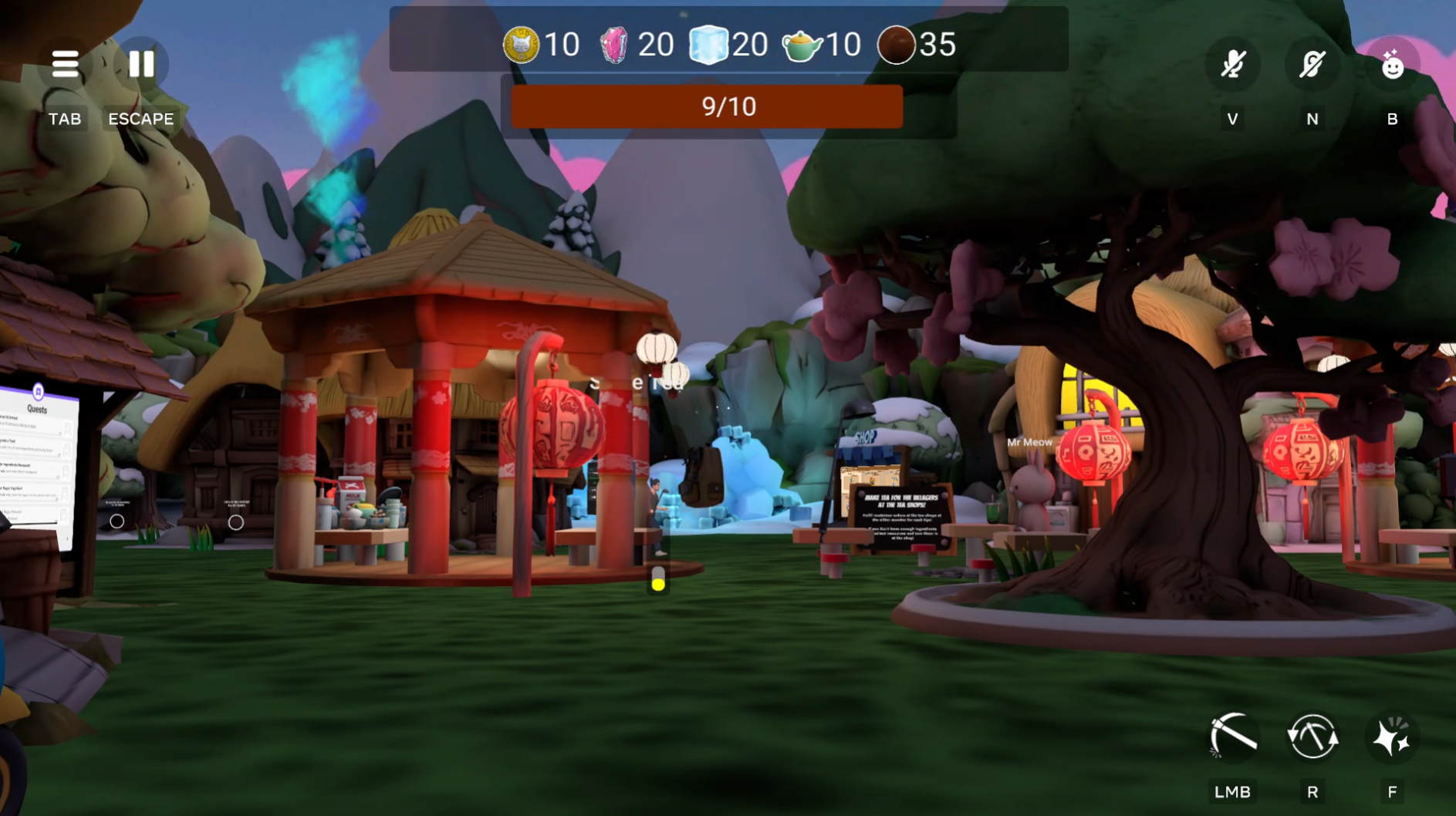Activate the tool swap arrows button
This screenshot has width=1456, height=816.
point(1312,737)
